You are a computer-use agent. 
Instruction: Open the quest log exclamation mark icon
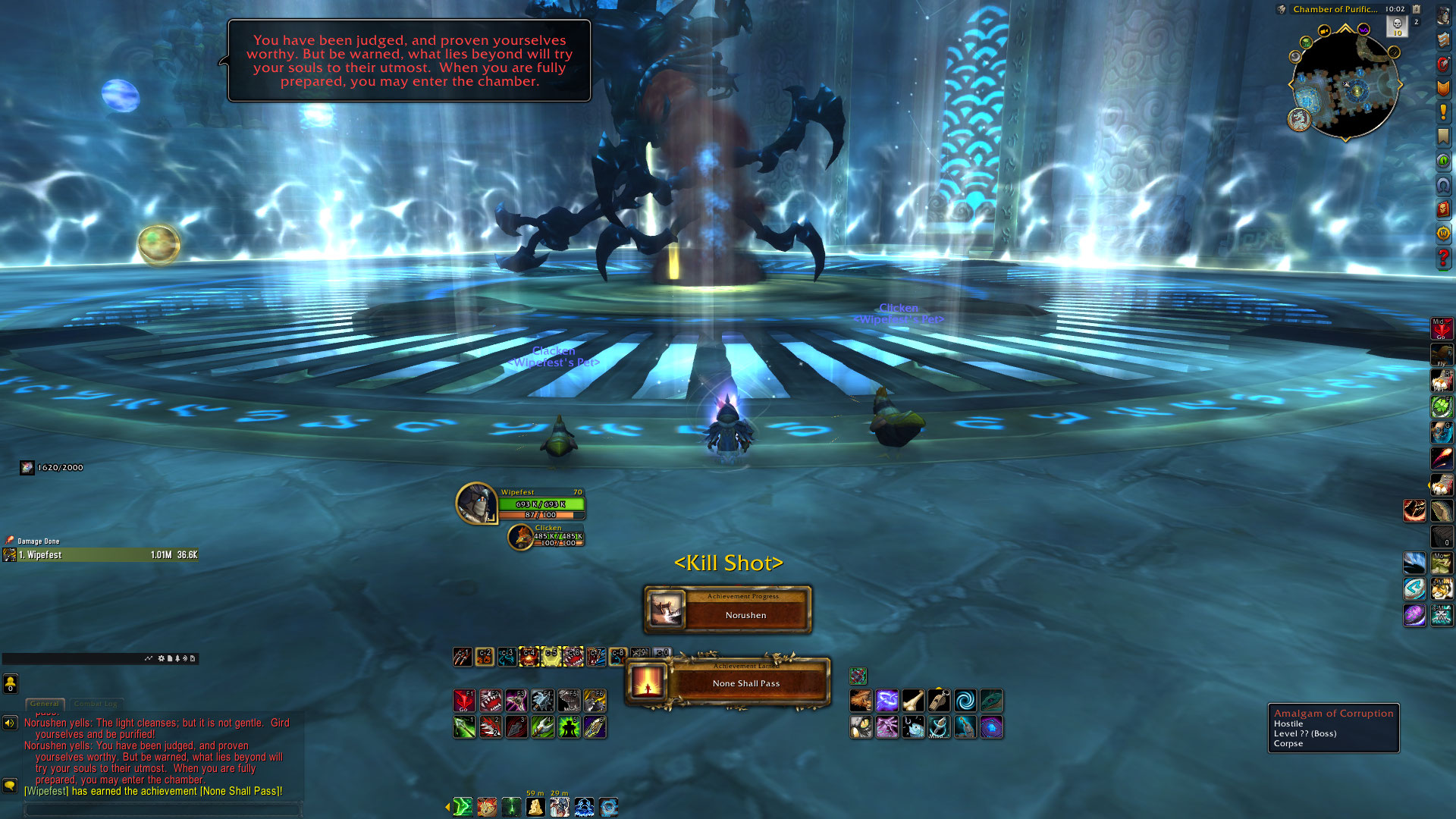(x=1443, y=112)
